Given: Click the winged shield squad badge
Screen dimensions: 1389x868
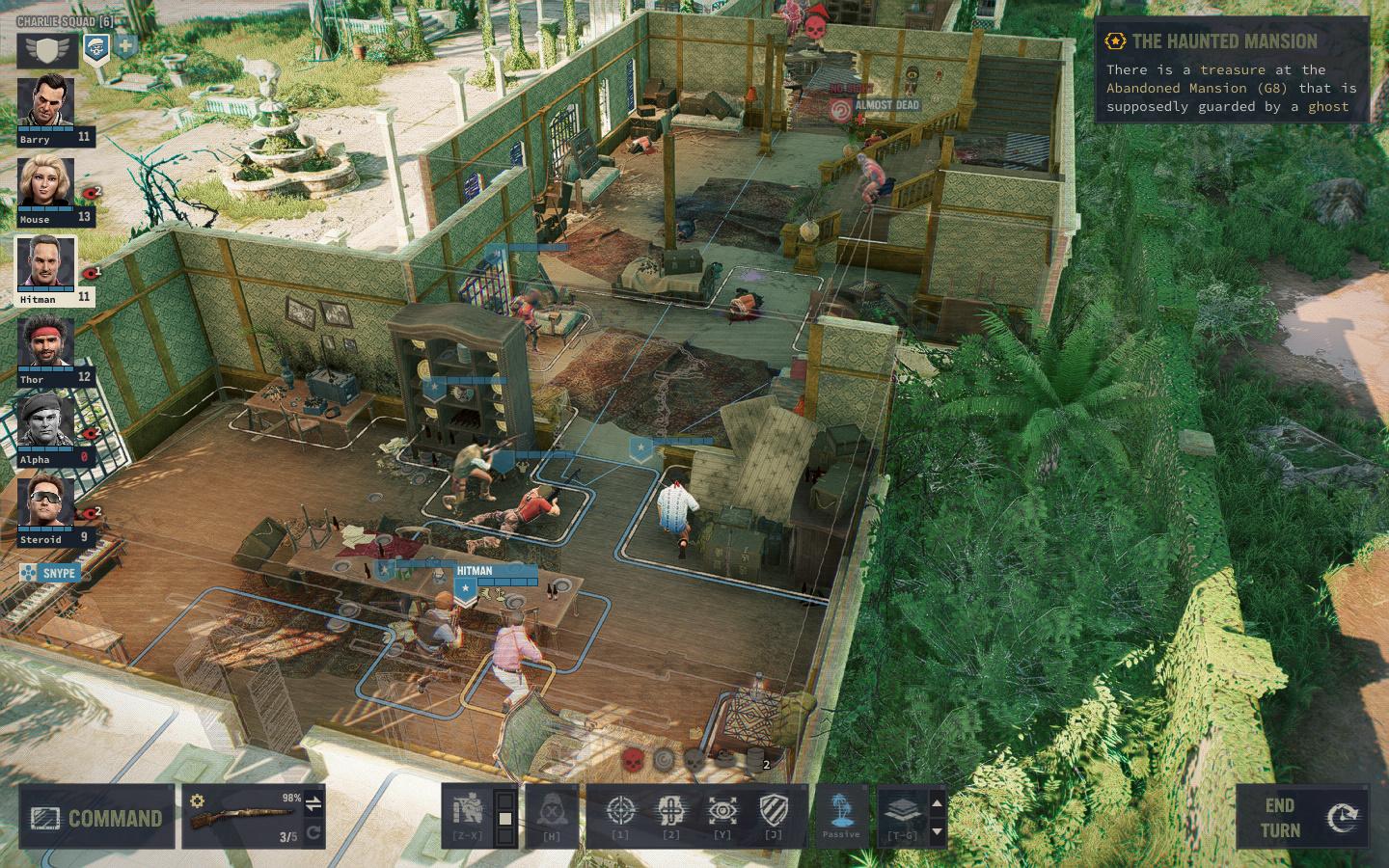Looking at the screenshot, I should [x=47, y=48].
